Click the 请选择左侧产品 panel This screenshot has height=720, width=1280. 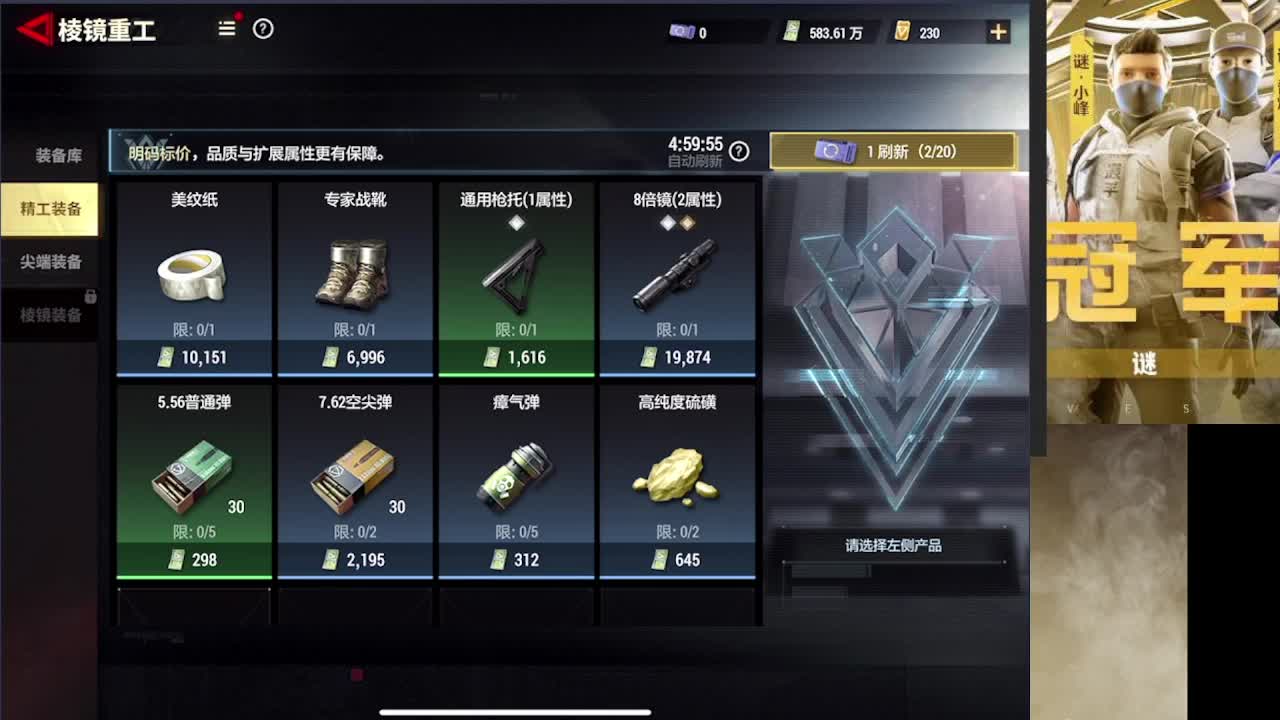(x=895, y=545)
